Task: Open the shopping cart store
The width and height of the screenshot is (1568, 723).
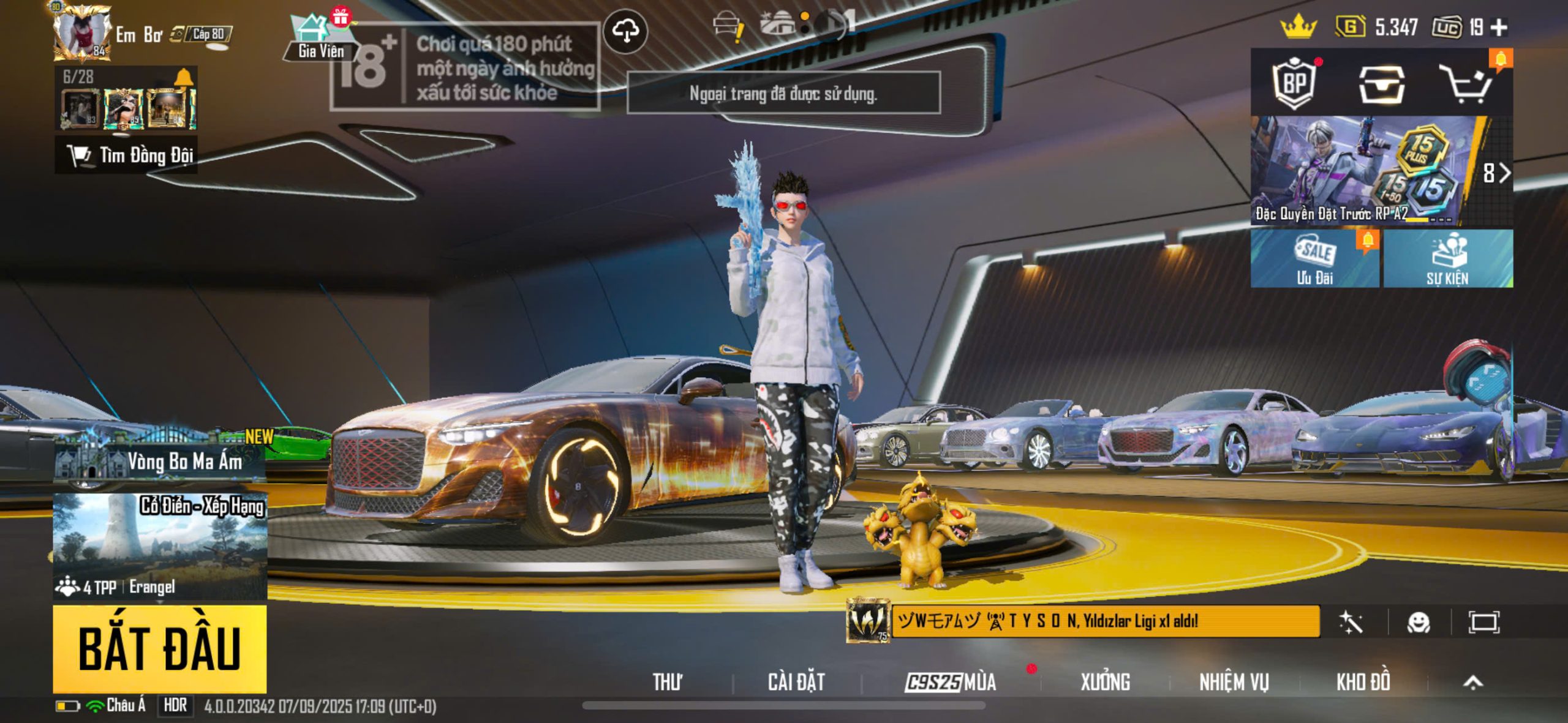Action: pyautogui.click(x=1466, y=84)
